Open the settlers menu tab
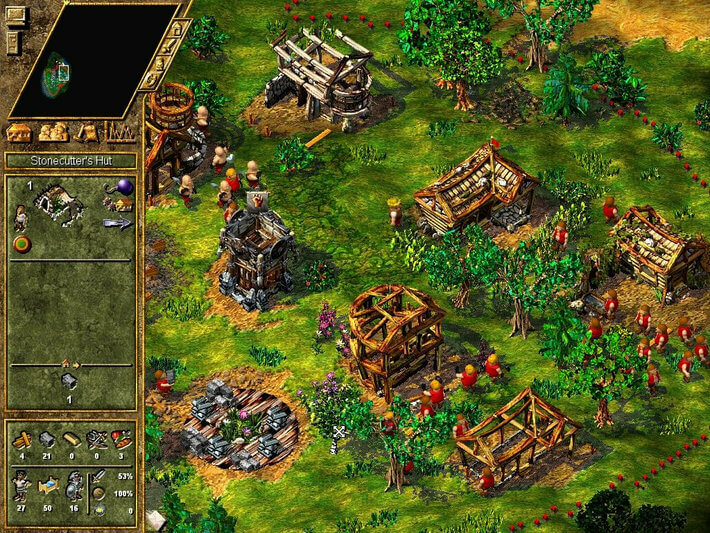Screen dimensions: 710x533 [52, 132]
